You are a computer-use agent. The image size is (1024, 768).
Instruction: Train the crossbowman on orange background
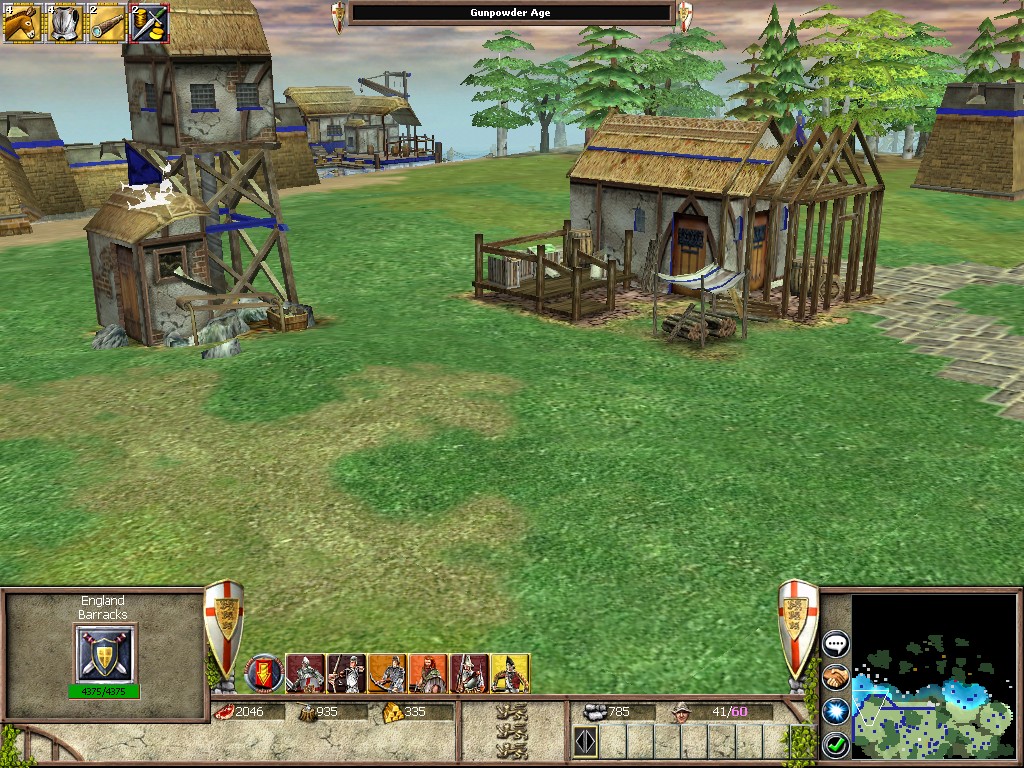click(388, 673)
